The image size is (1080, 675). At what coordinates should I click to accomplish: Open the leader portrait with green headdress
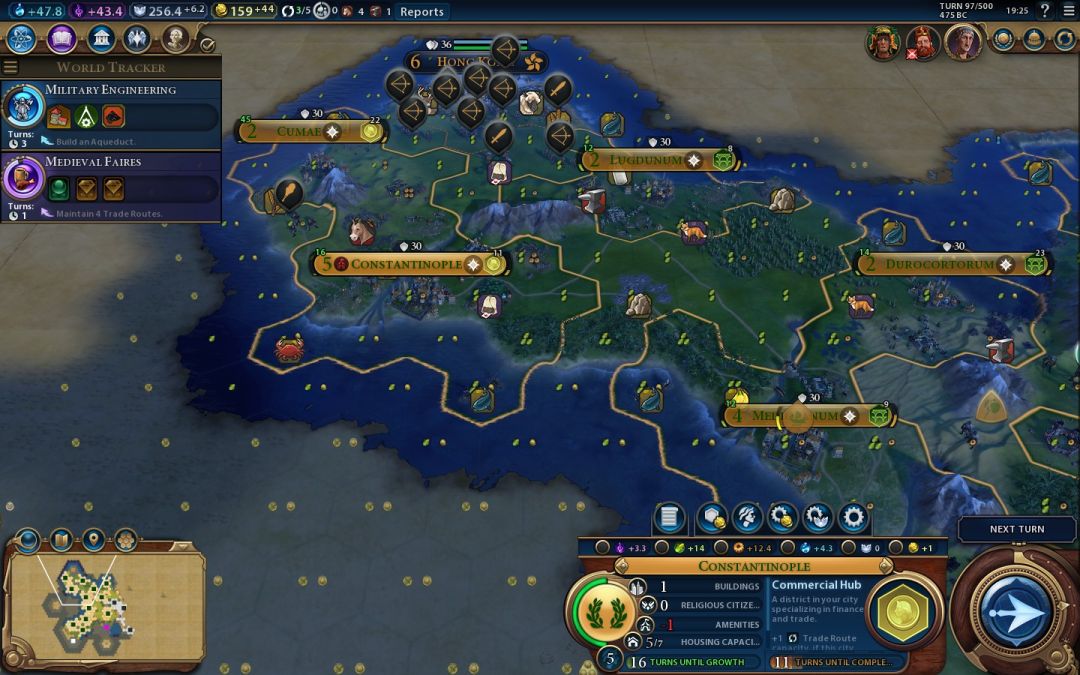pos(883,44)
